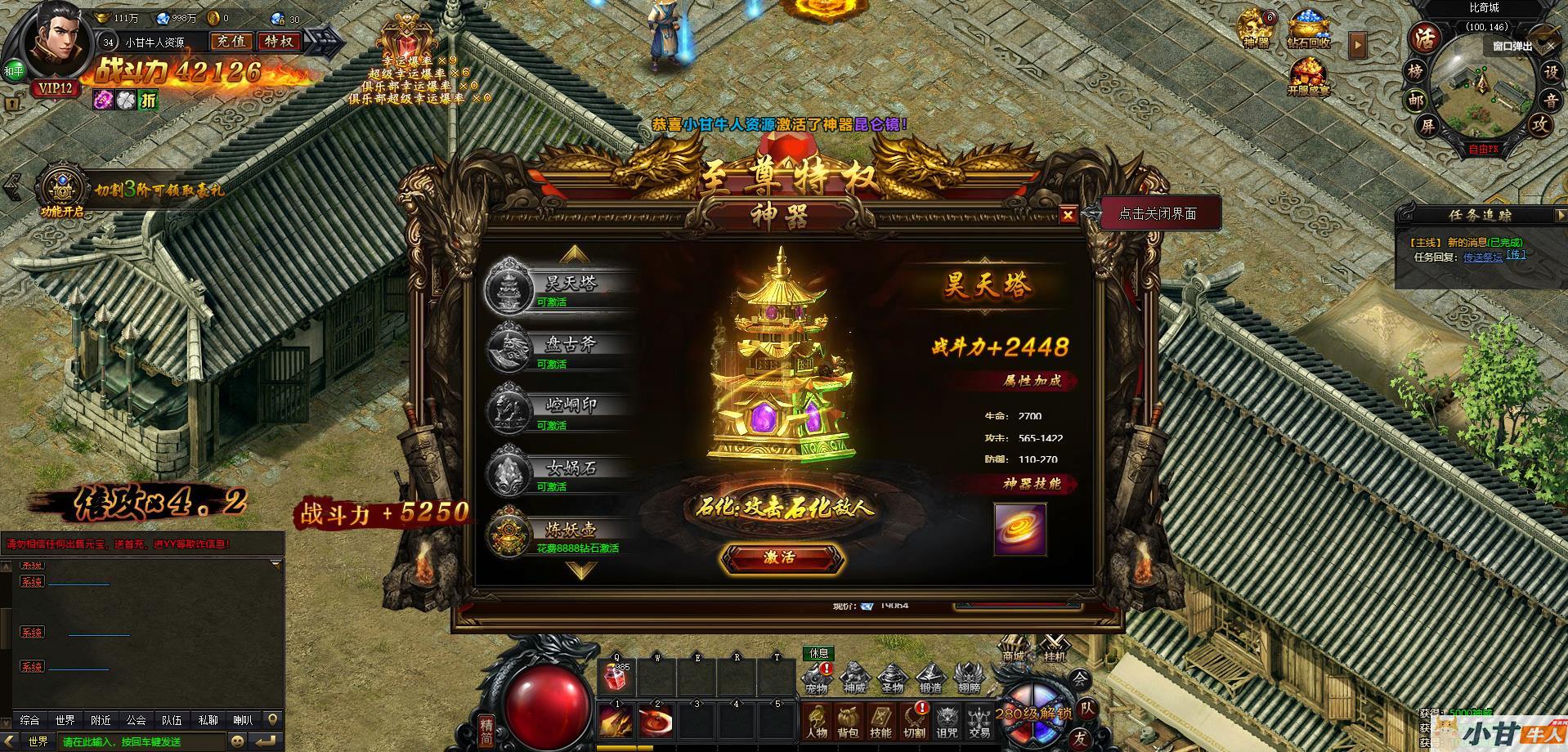Close the 神器 panel with the red X
The image size is (1568, 752).
(1068, 215)
